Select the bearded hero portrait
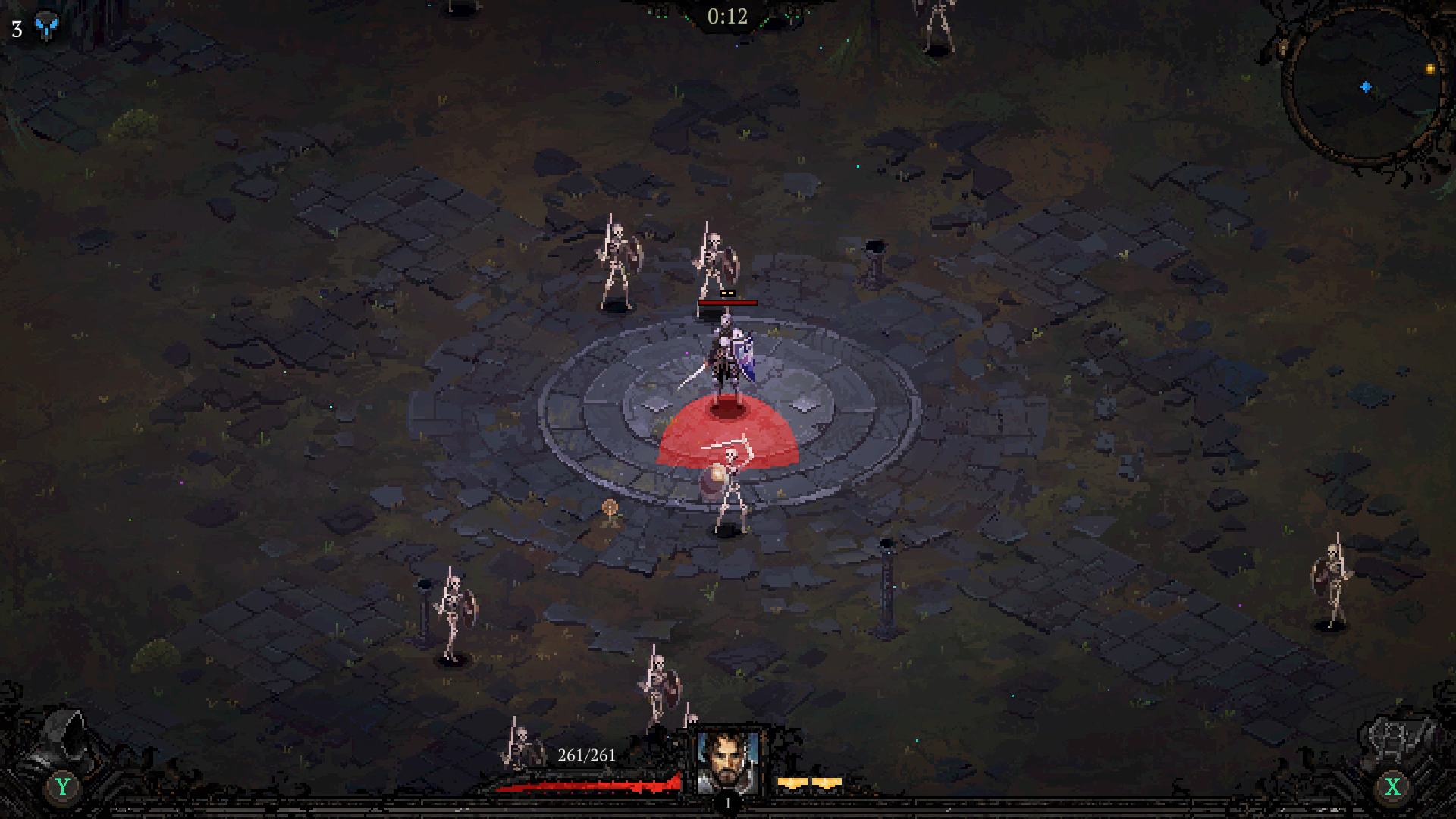This screenshot has height=819, width=1456. tap(727, 761)
